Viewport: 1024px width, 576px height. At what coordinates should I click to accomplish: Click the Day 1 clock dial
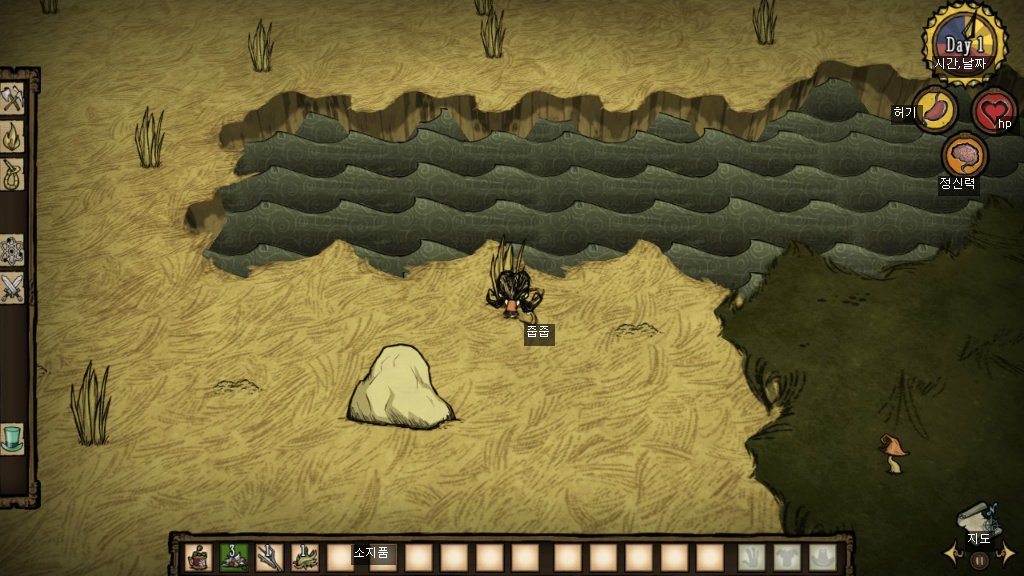click(x=965, y=43)
